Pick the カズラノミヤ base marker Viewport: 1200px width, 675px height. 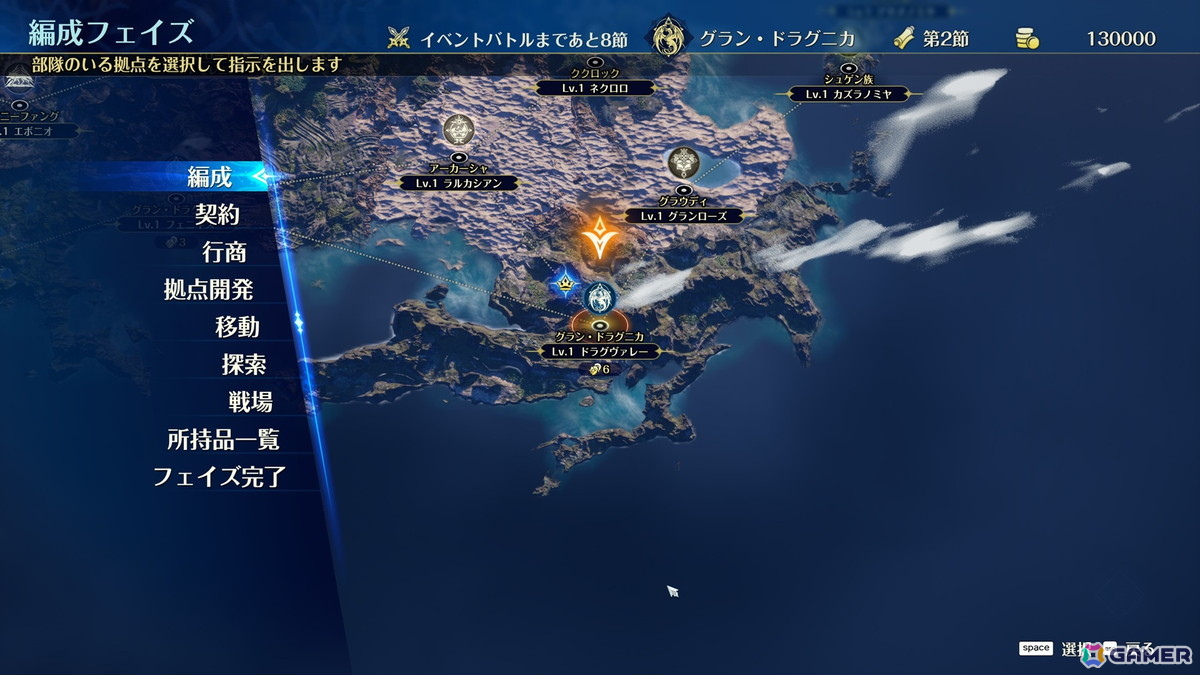coord(848,94)
